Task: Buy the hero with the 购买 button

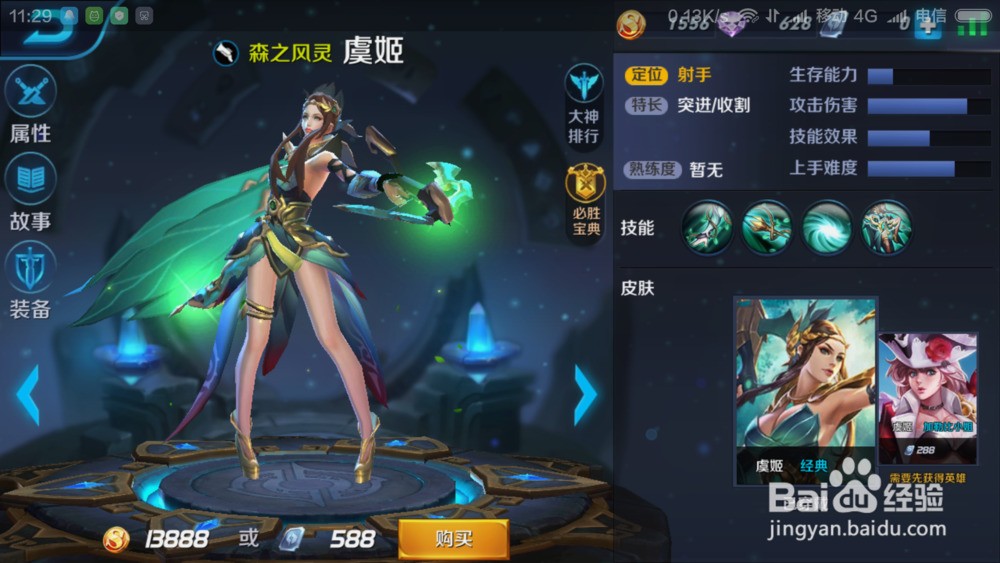Action: tap(453, 539)
